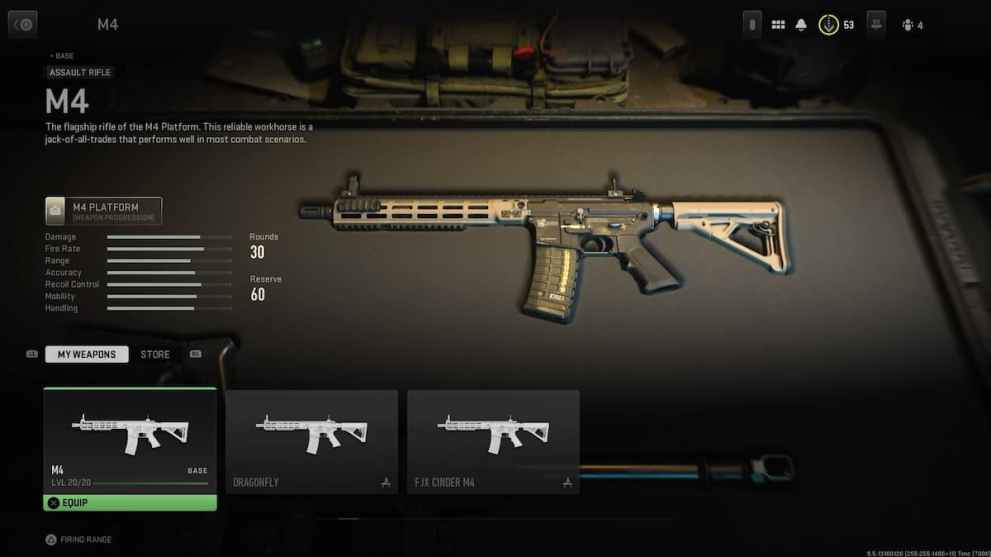Open M4 Platform weapon progression
The height and width of the screenshot is (557, 991).
(104, 210)
